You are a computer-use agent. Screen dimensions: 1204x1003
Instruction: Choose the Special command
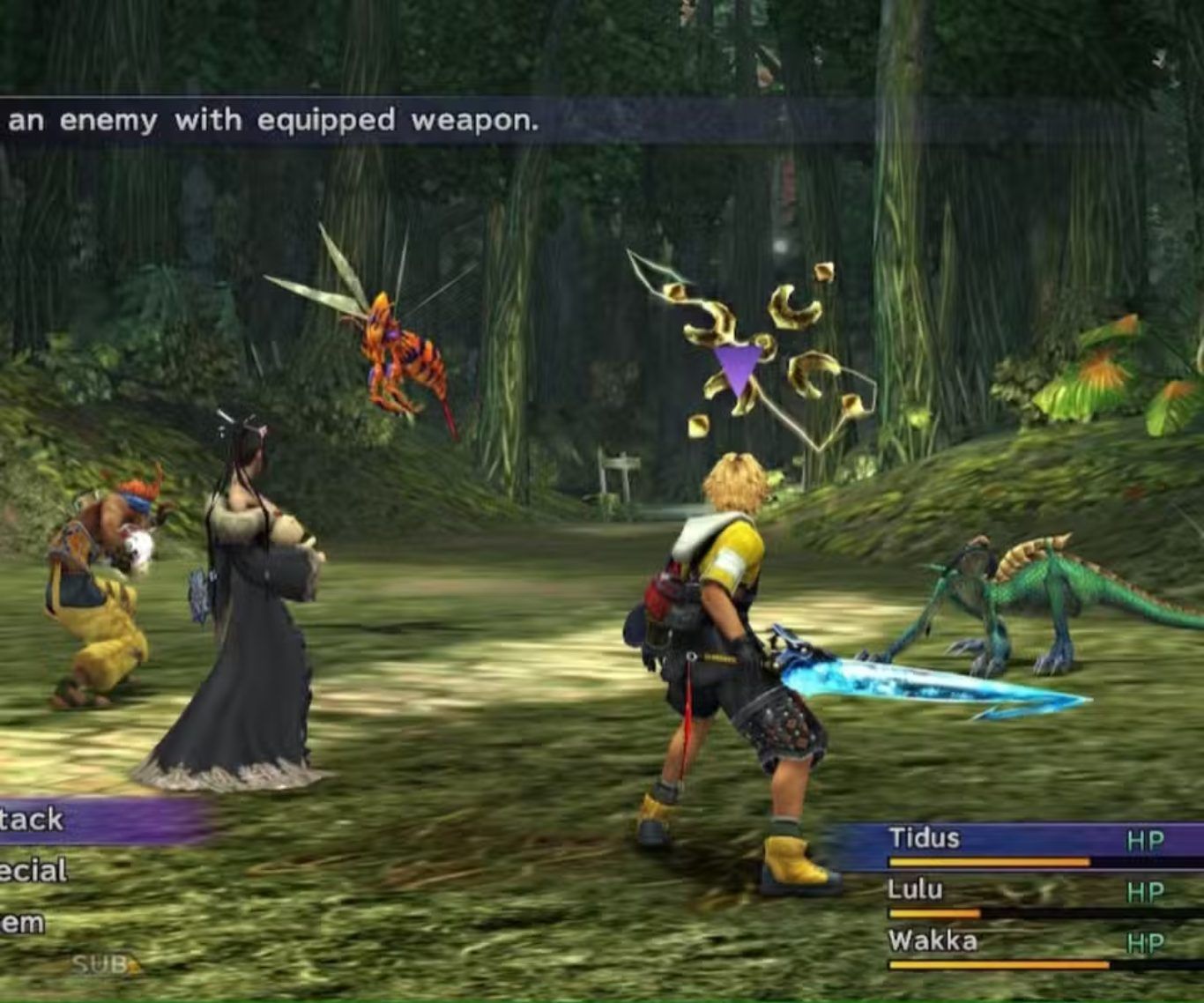coord(35,871)
